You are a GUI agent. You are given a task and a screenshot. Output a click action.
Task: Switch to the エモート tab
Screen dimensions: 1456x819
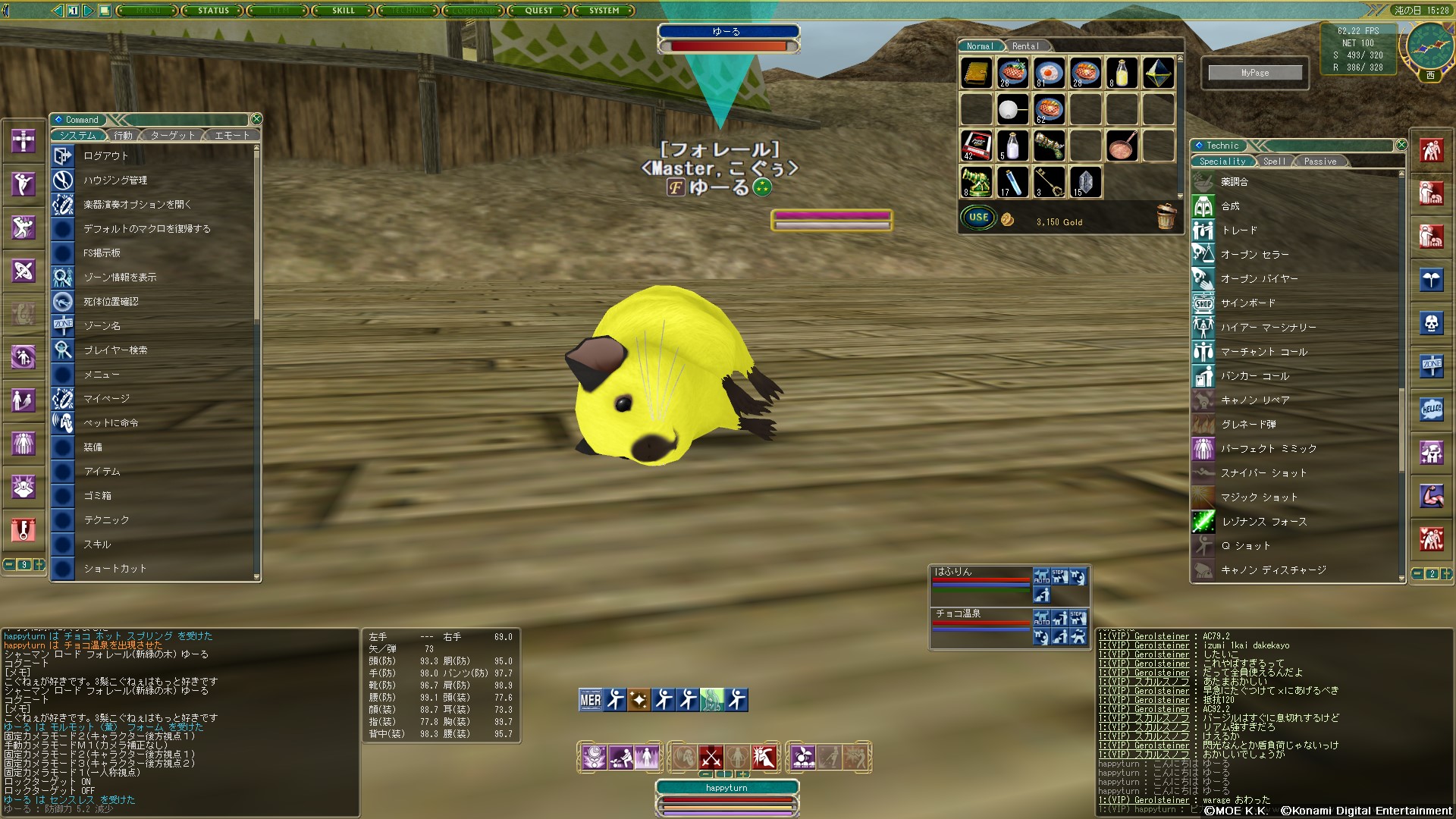click(x=232, y=136)
